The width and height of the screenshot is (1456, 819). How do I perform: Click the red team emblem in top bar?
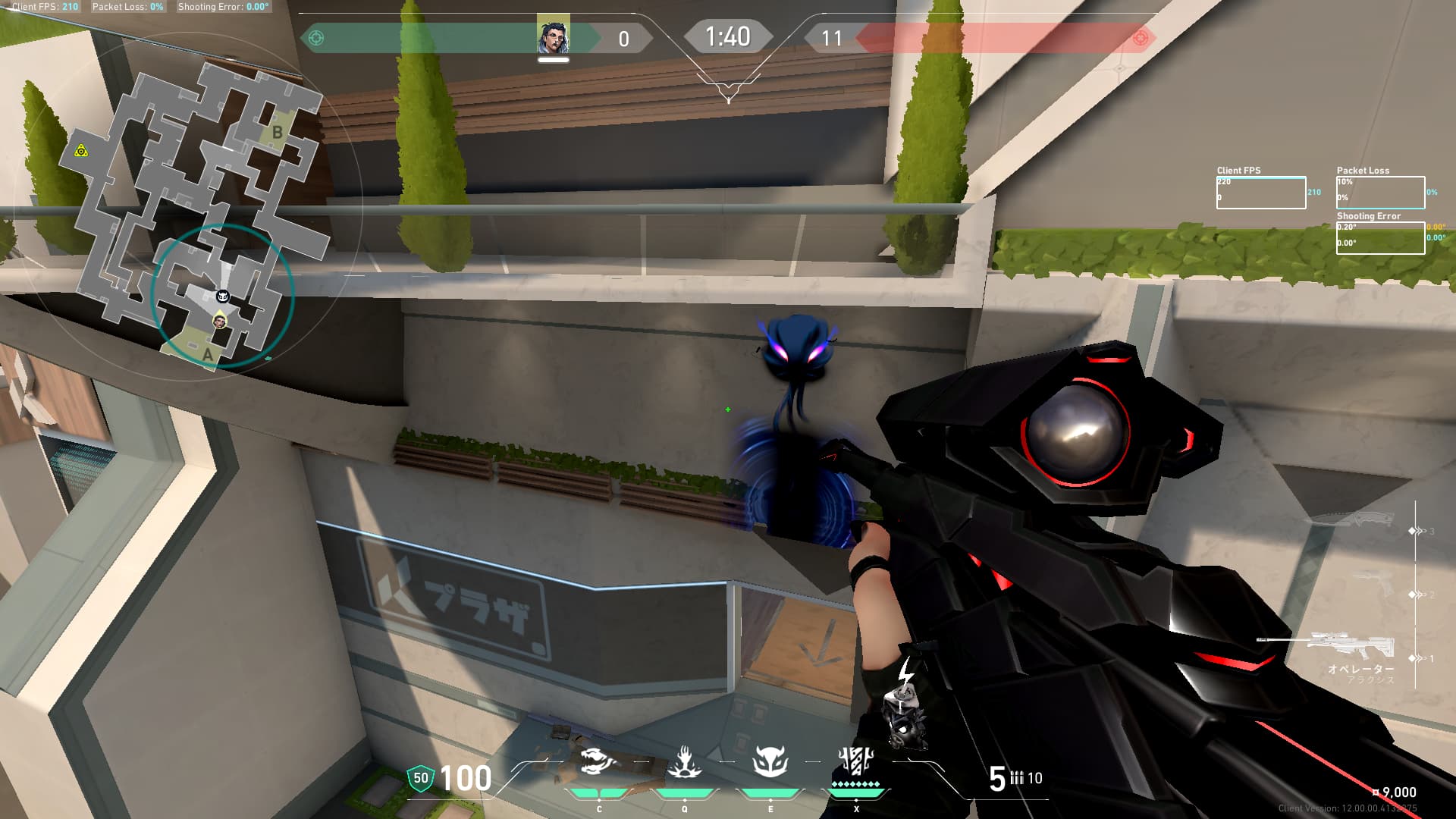pos(1140,38)
